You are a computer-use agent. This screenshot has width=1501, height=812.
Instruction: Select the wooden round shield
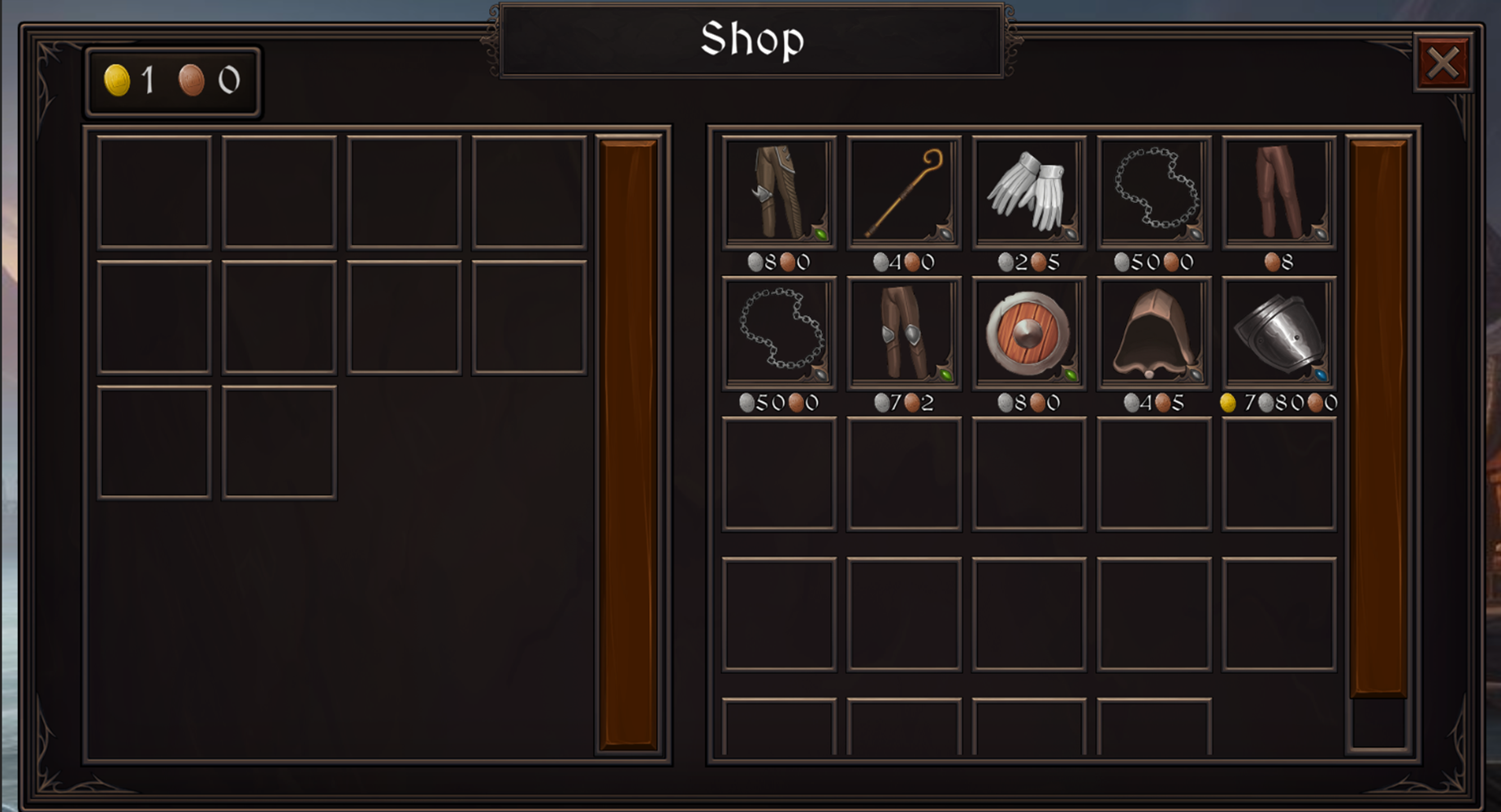pyautogui.click(x=1028, y=333)
